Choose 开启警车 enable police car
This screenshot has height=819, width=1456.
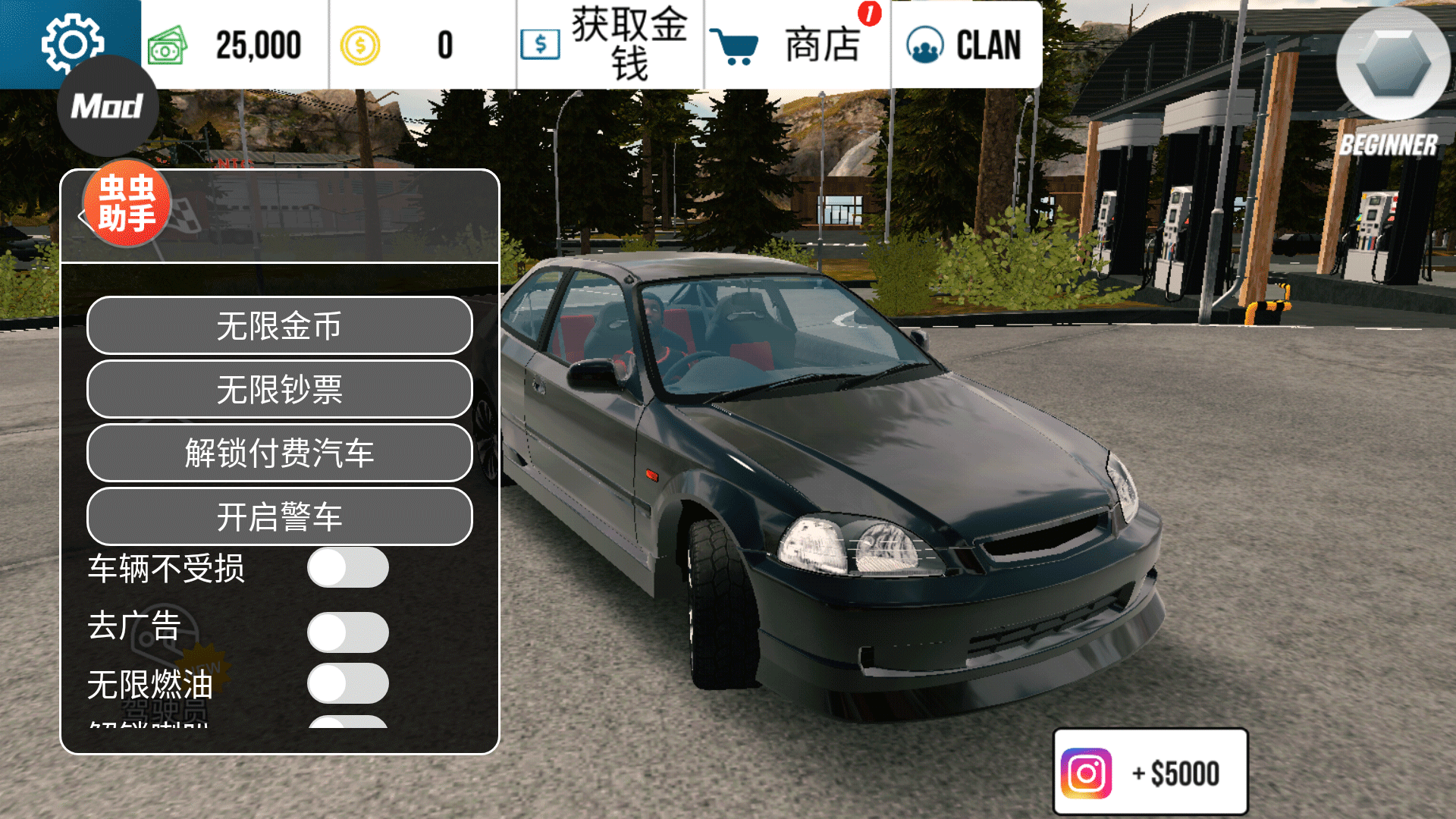click(279, 516)
